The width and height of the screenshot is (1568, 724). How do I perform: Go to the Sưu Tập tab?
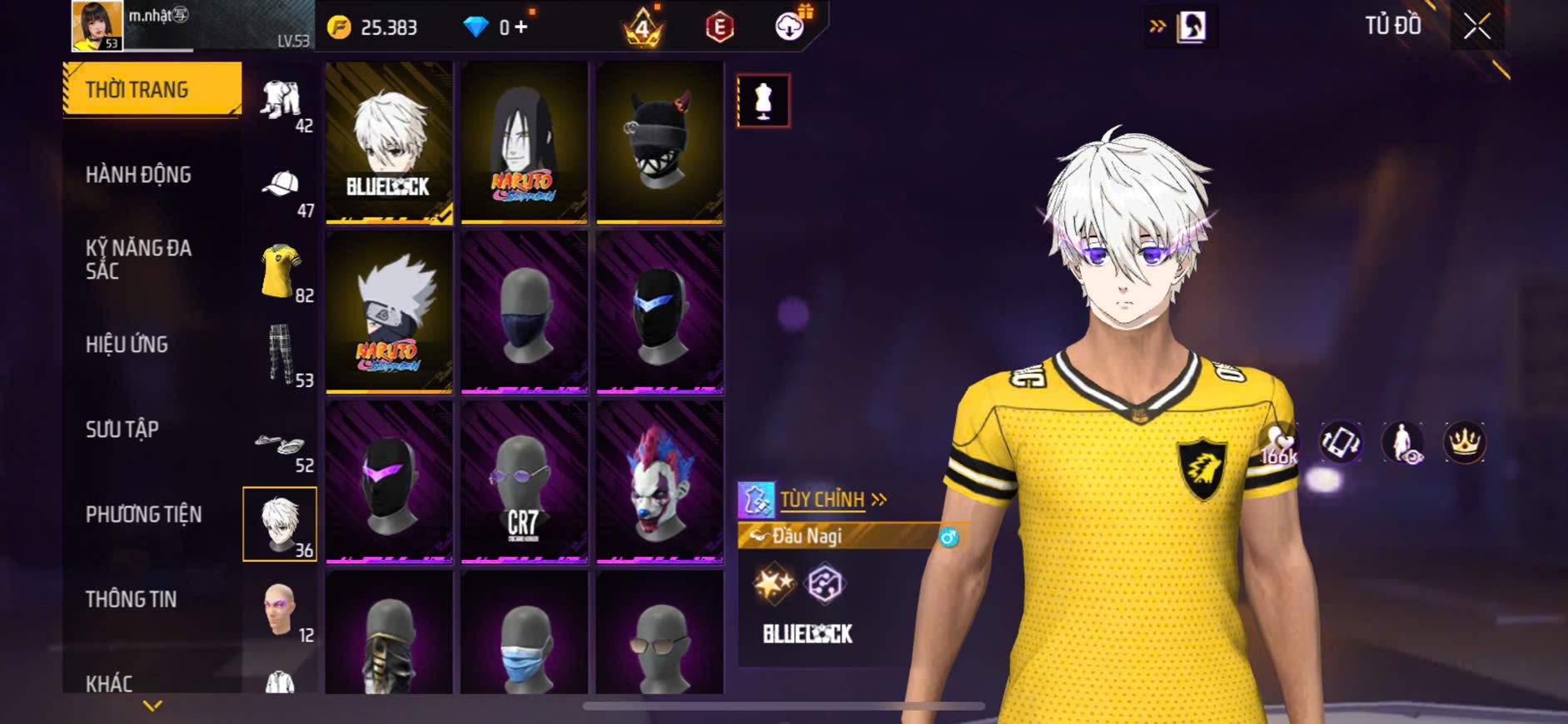click(x=122, y=429)
